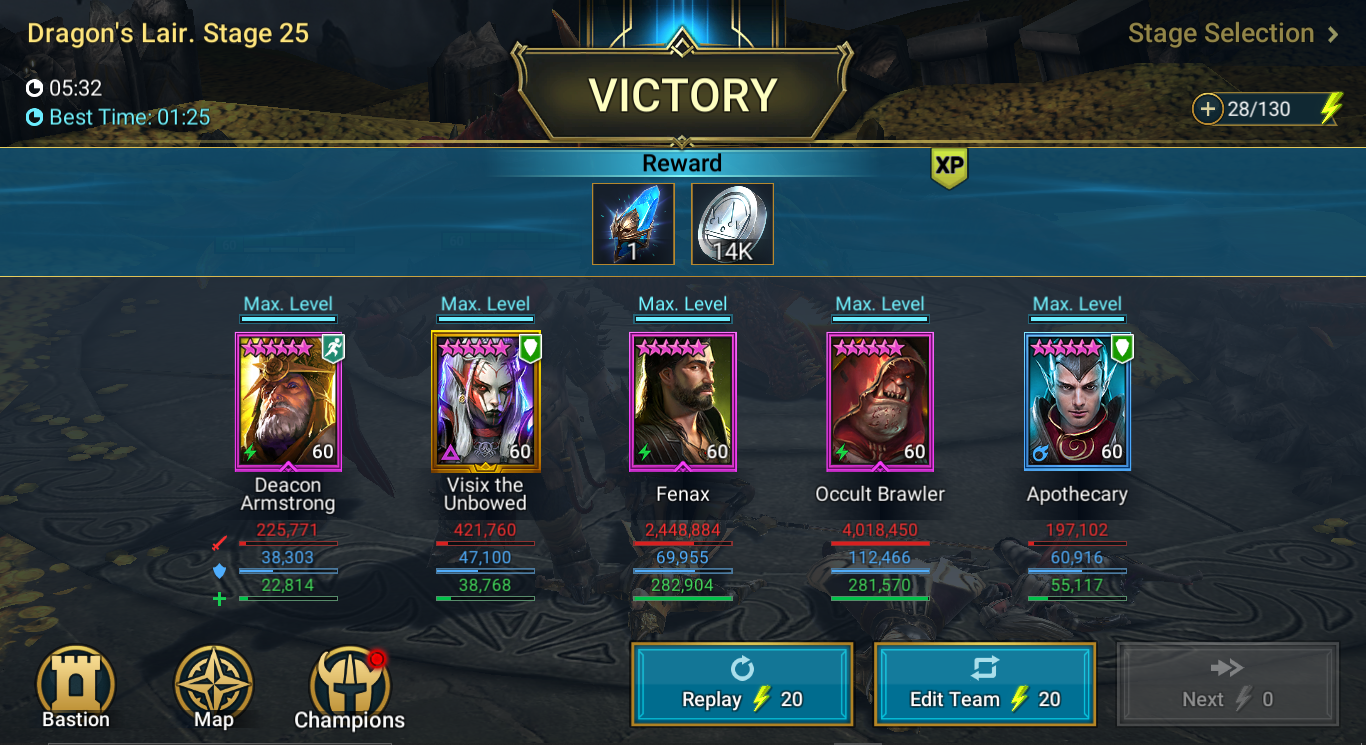Replay the stage for 20 energy
The width and height of the screenshot is (1366, 745).
click(x=742, y=684)
